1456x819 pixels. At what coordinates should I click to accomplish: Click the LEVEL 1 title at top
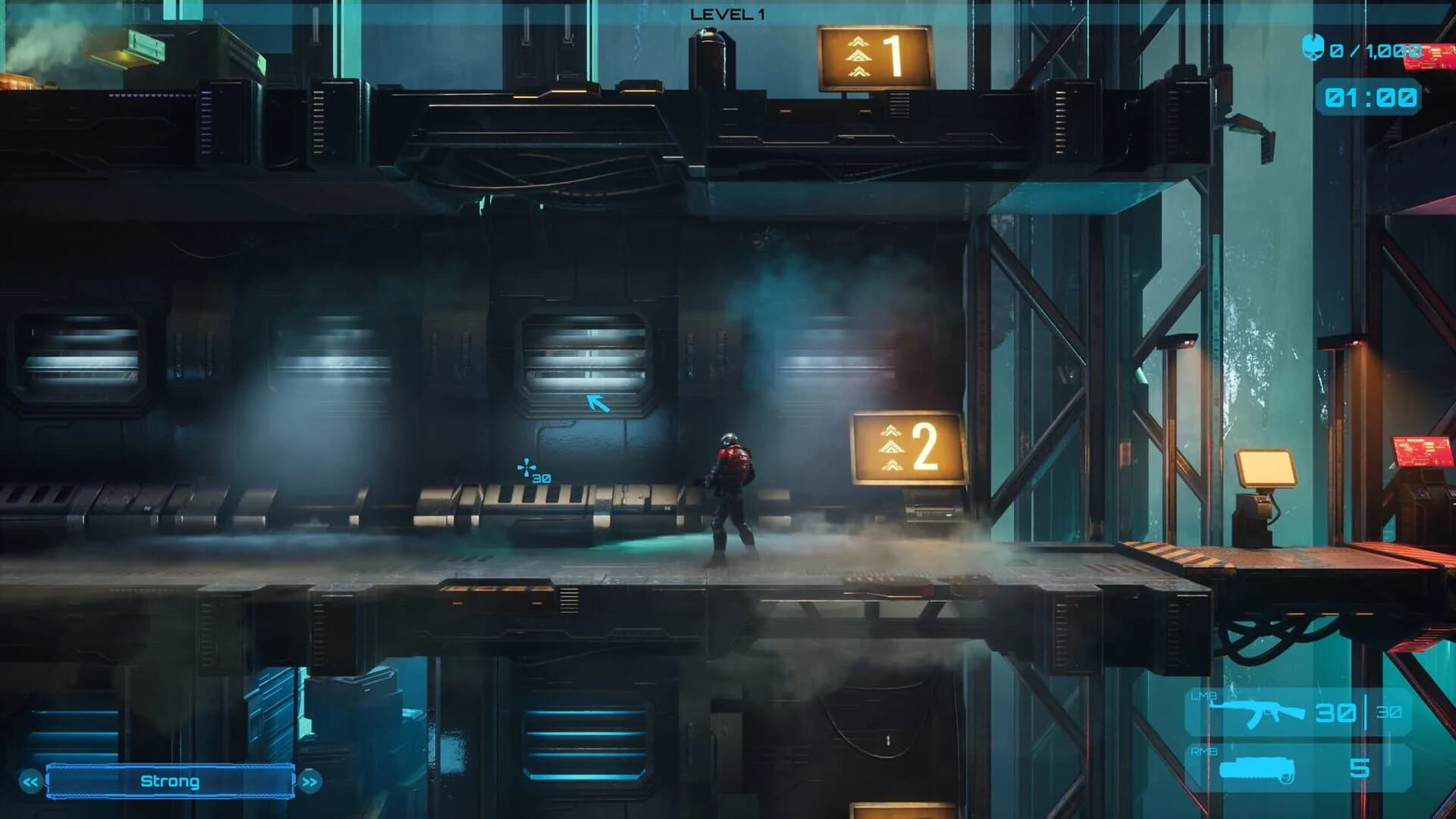(726, 12)
